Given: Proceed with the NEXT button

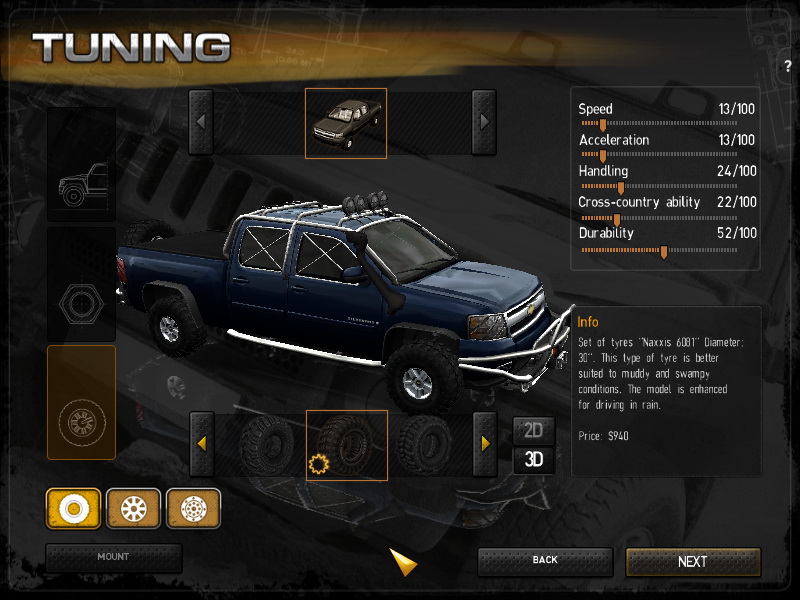Looking at the screenshot, I should [x=693, y=562].
